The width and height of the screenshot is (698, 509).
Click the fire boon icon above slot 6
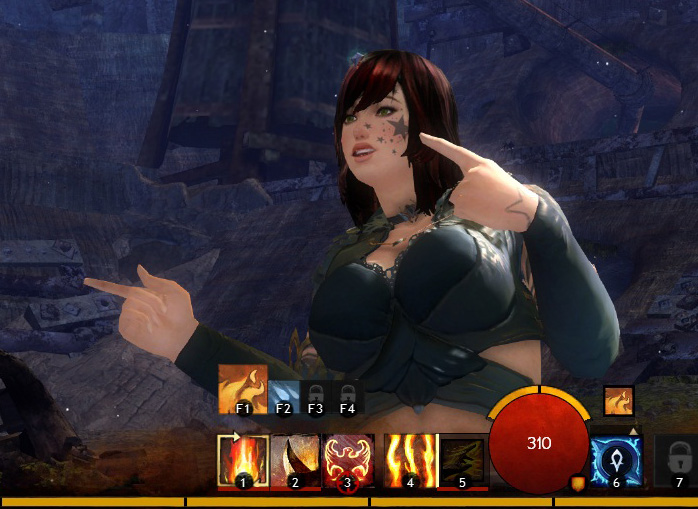click(x=618, y=401)
